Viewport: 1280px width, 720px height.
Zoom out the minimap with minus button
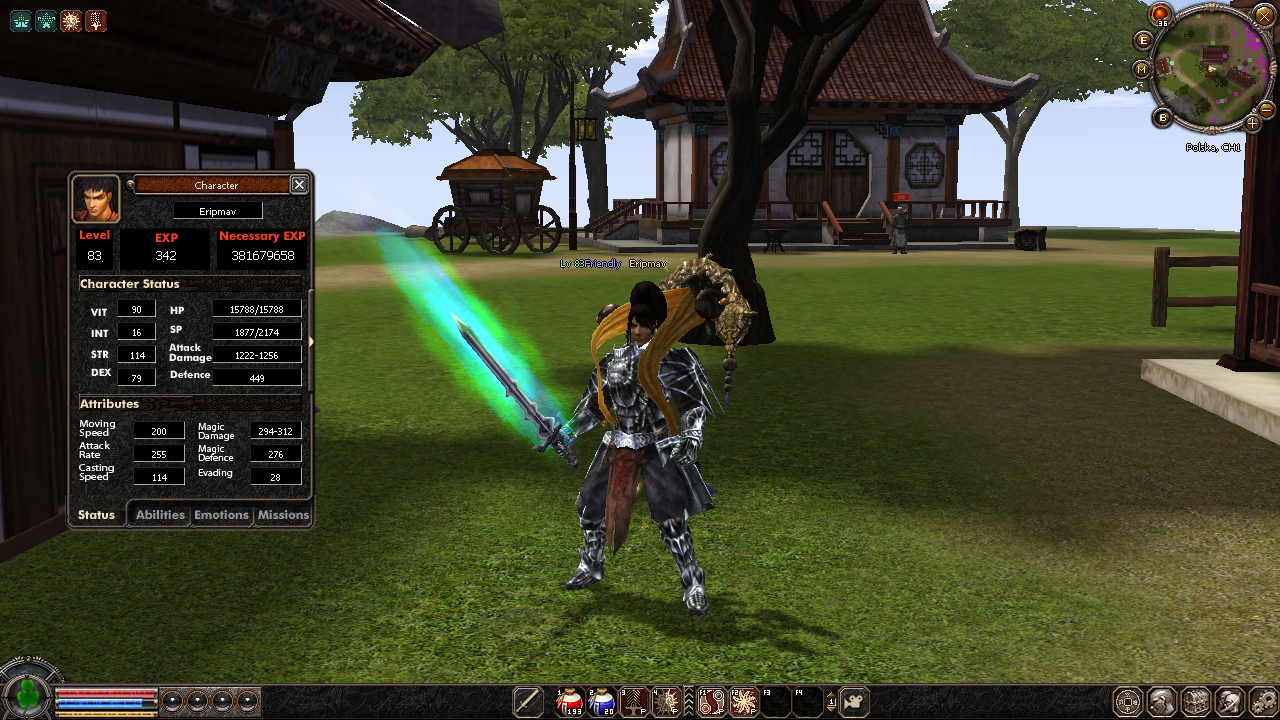pyautogui.click(x=1266, y=108)
